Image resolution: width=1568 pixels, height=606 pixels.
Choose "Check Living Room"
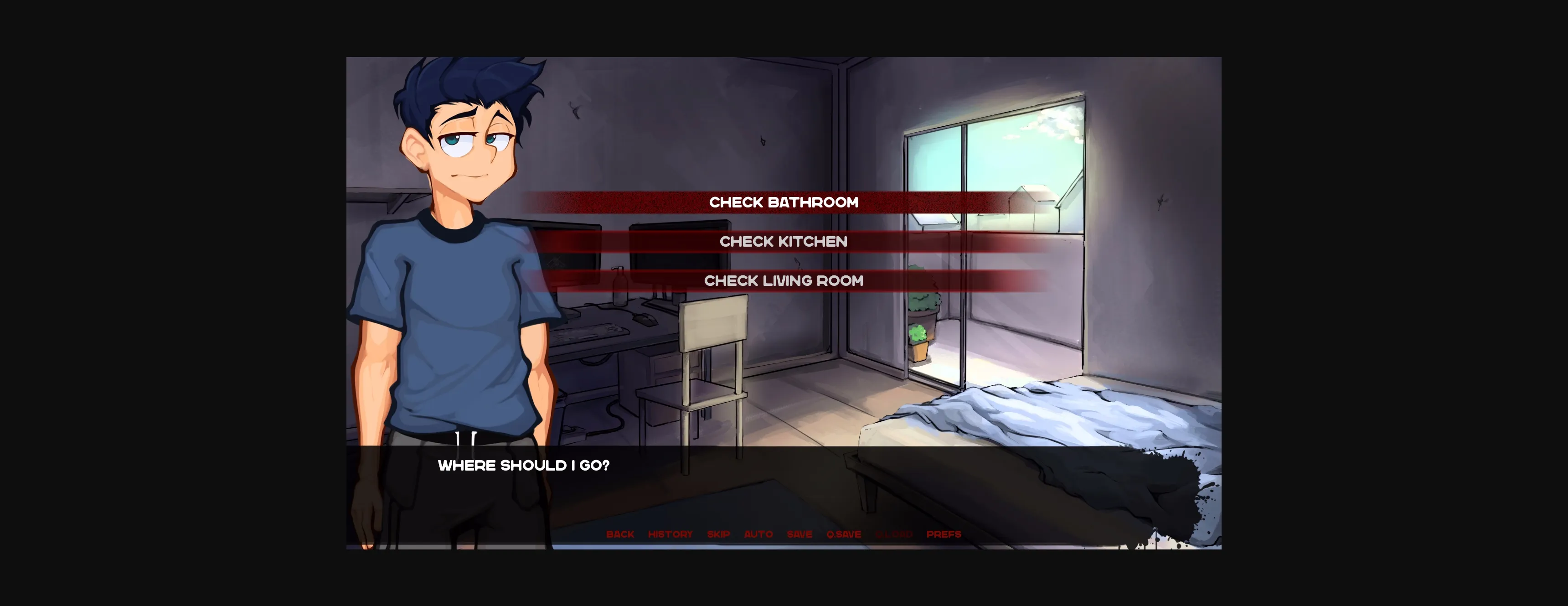click(784, 281)
